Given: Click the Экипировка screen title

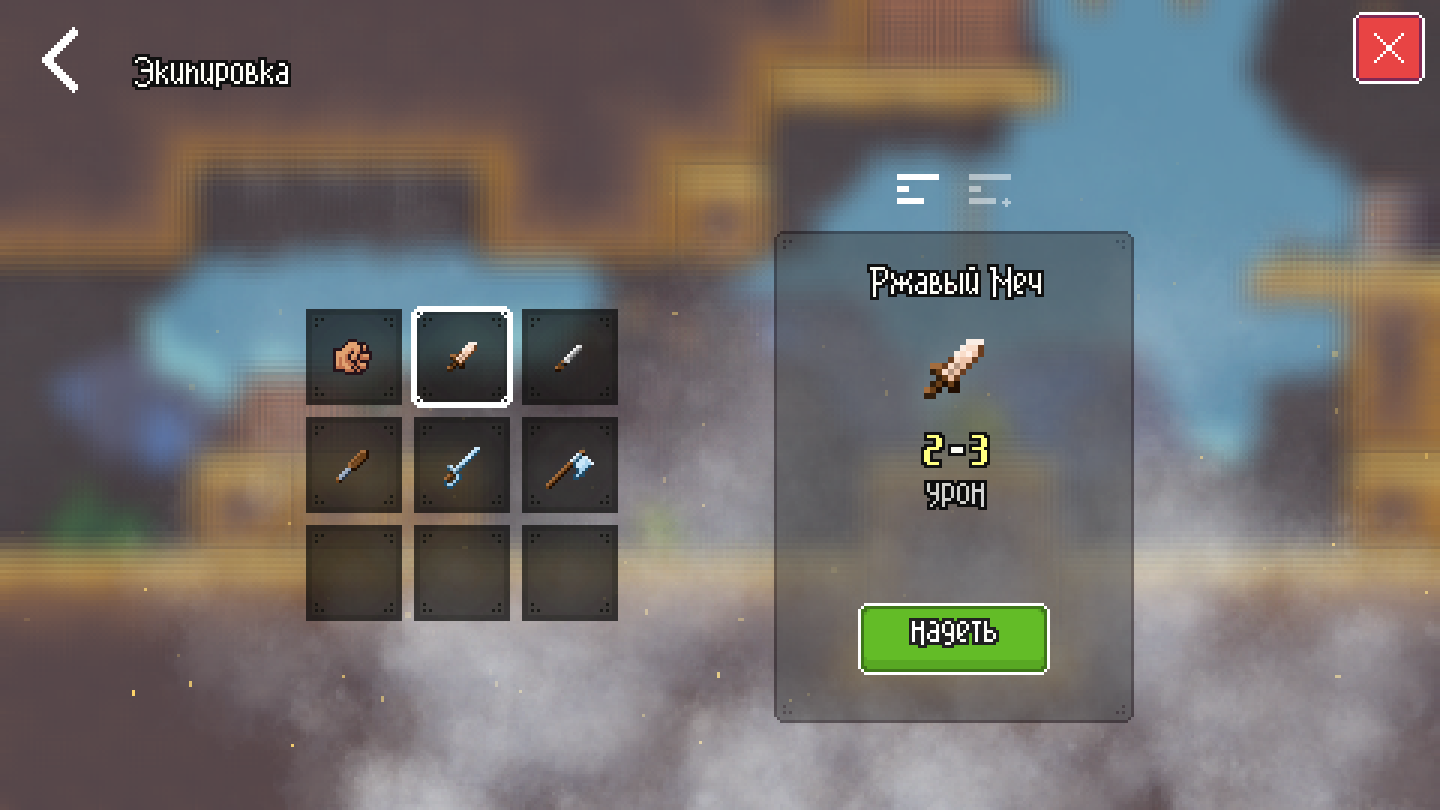Looking at the screenshot, I should click(x=211, y=72).
